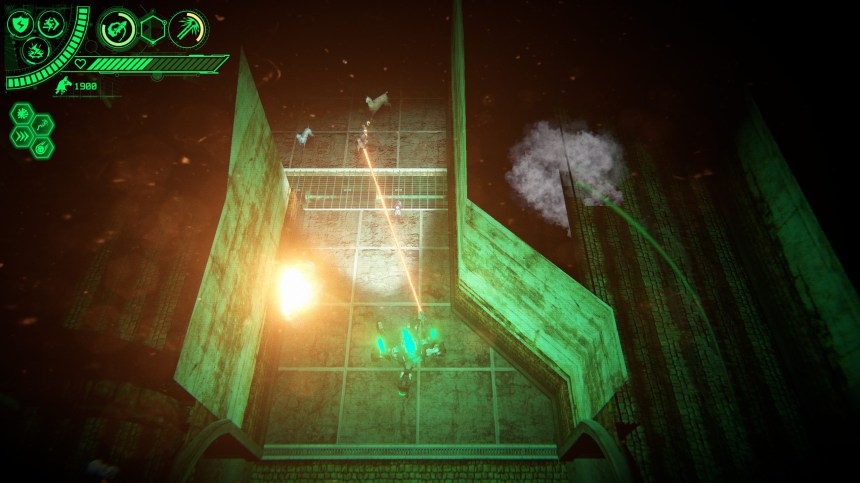The height and width of the screenshot is (483, 860).
Task: Select the fireball hexagon perk
Action: 41,146
